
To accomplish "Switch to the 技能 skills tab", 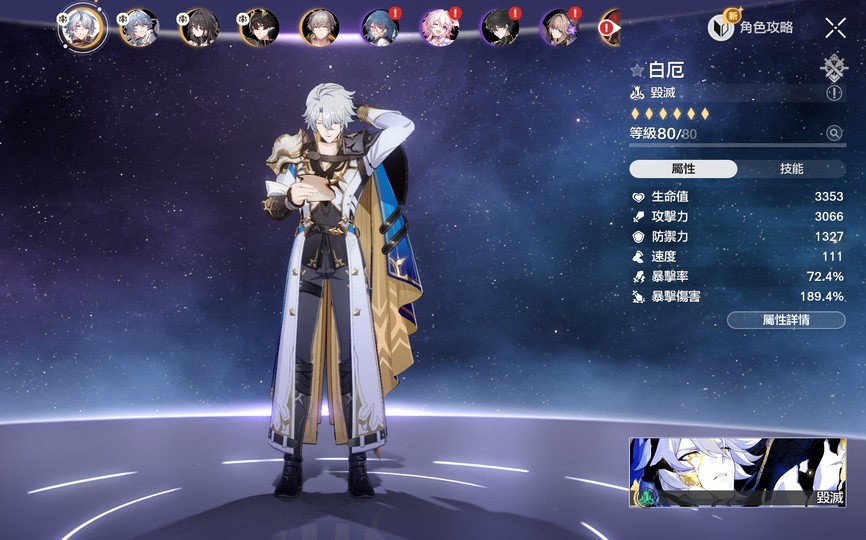I will [791, 169].
